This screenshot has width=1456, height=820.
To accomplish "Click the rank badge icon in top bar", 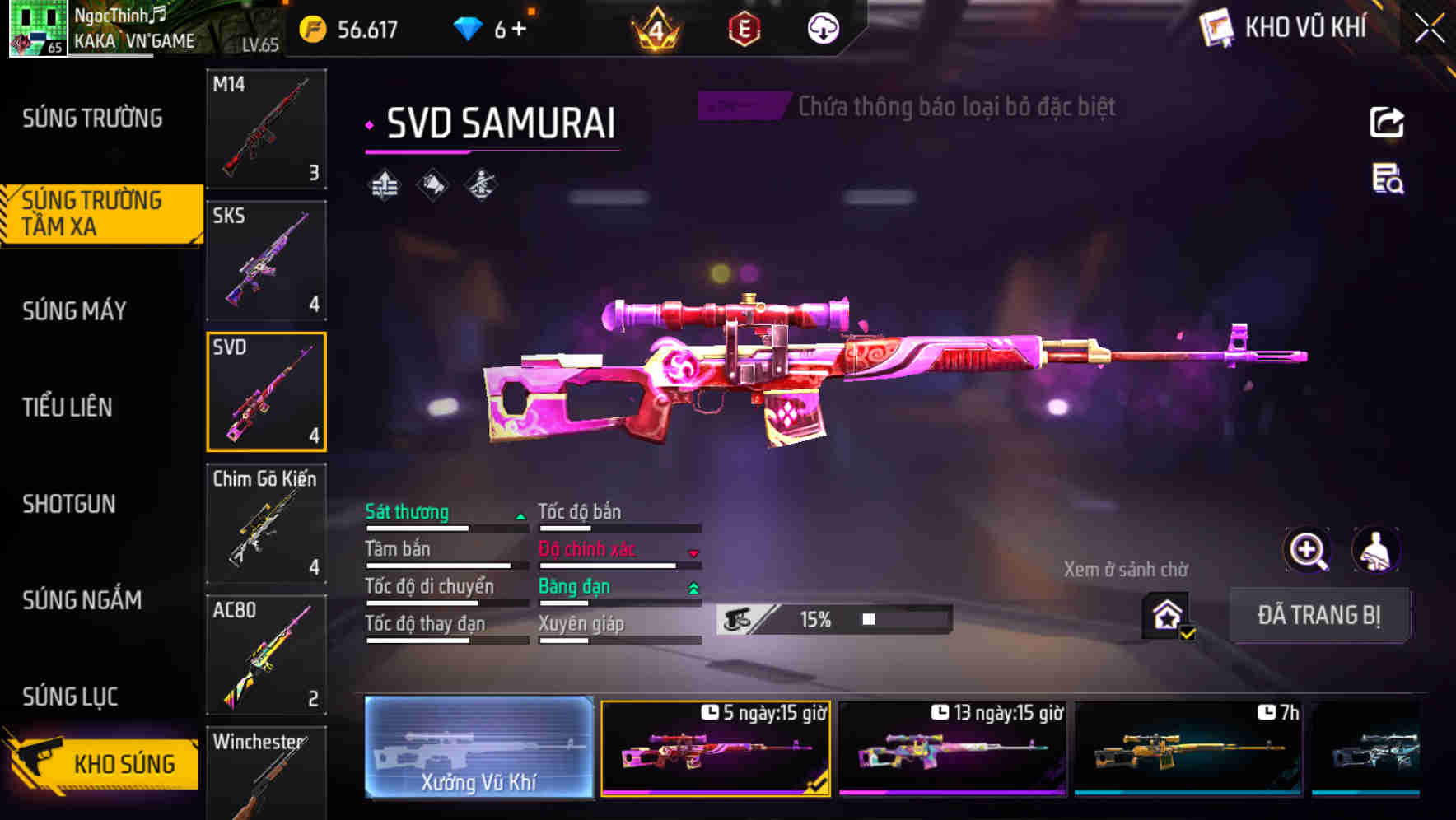I will click(656, 29).
